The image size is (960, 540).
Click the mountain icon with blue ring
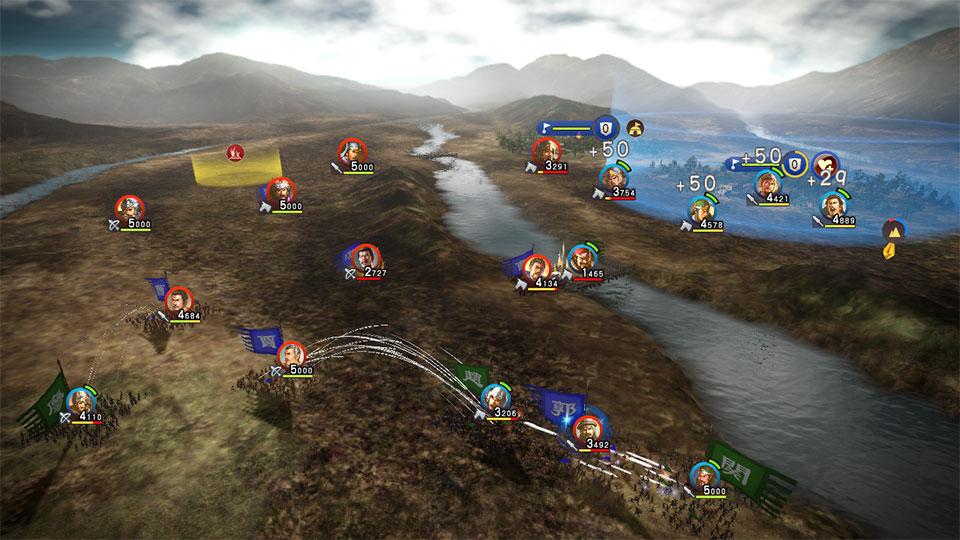coord(893,229)
